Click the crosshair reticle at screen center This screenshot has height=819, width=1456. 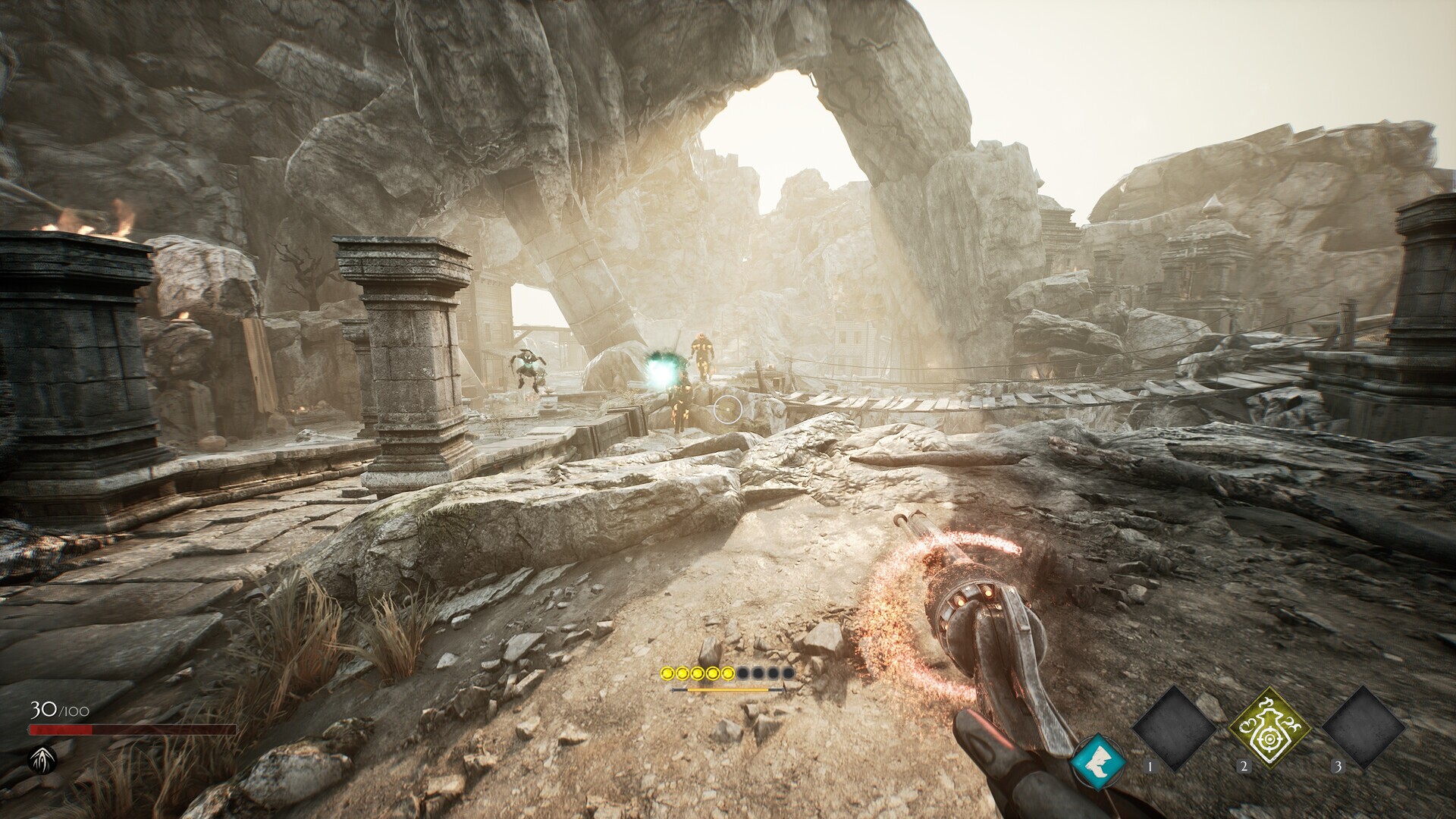728,409
